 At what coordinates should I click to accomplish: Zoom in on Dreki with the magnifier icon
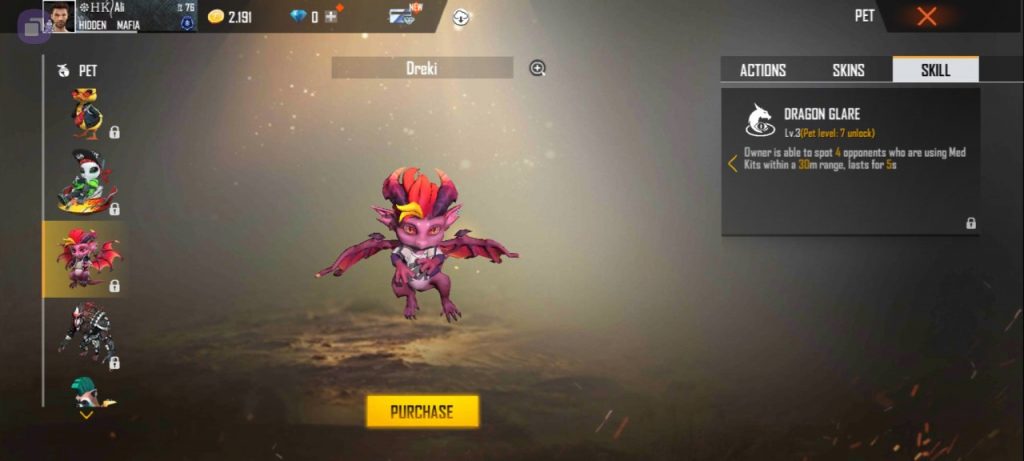click(537, 68)
